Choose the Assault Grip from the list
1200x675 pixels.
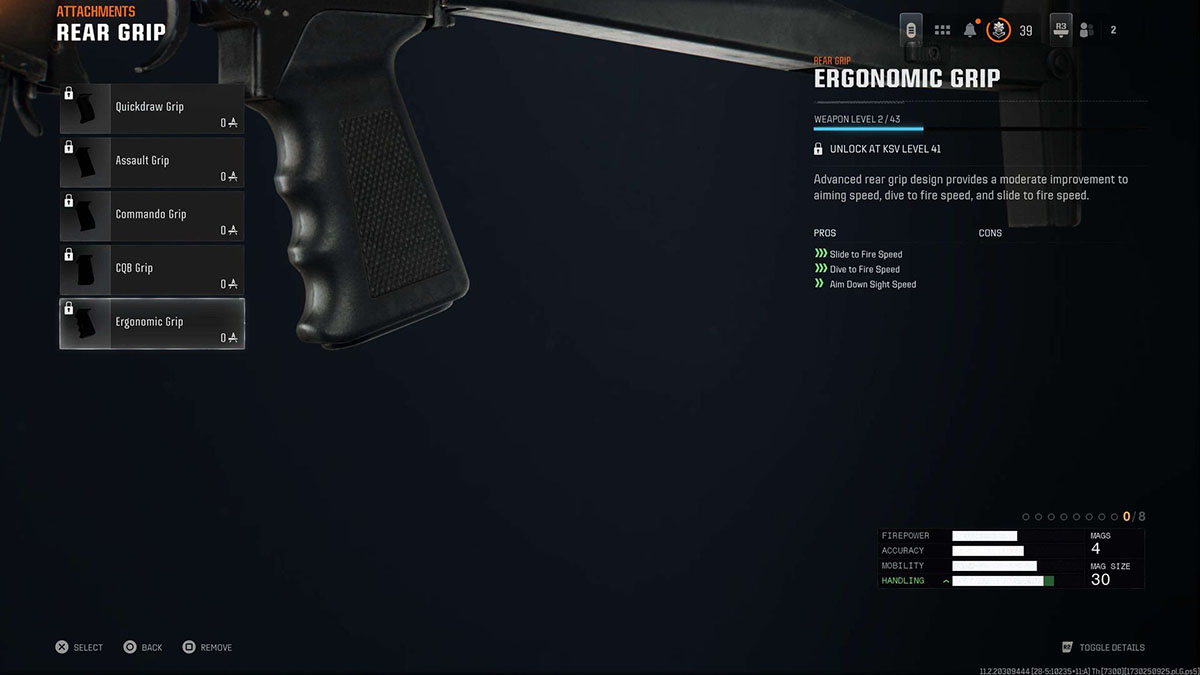tap(151, 162)
